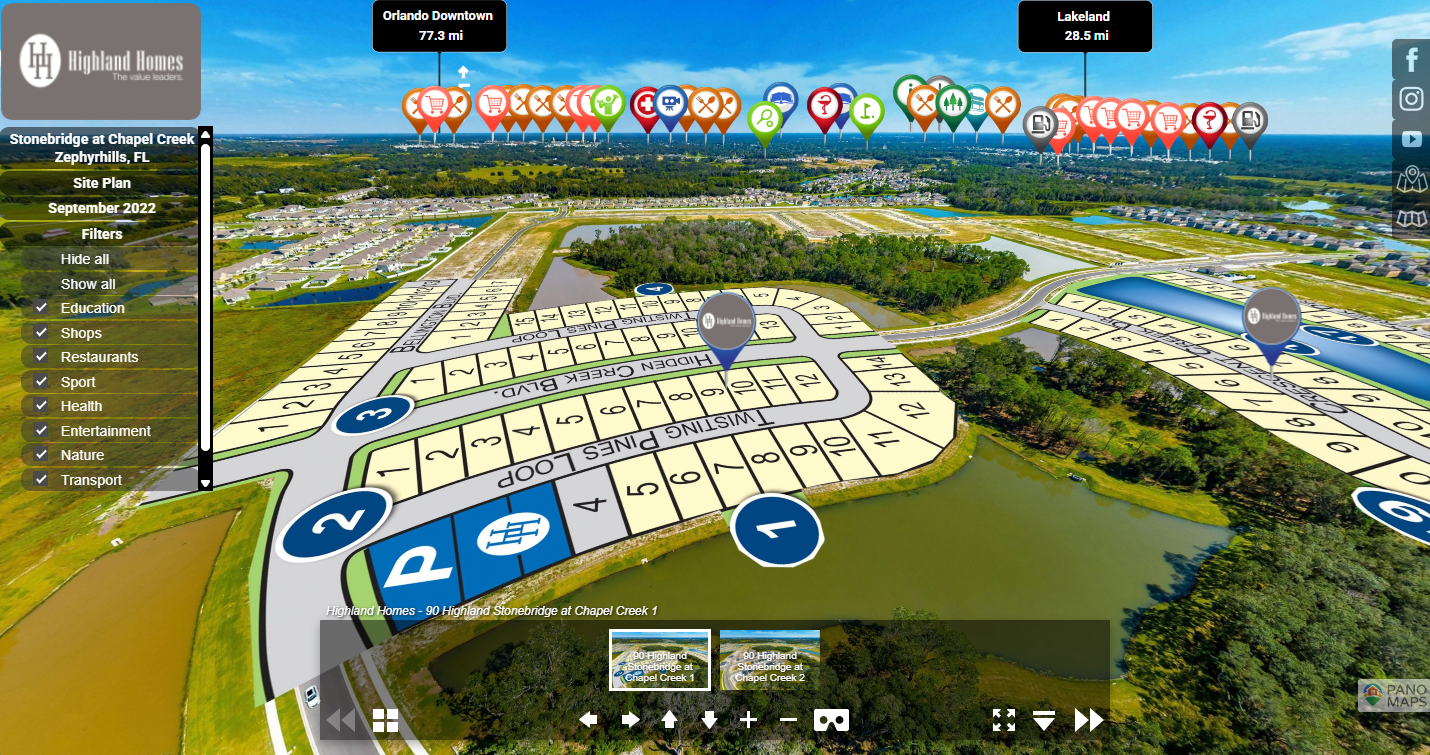Enter fullscreen mode
The height and width of the screenshot is (755, 1430).
pos(1004,719)
